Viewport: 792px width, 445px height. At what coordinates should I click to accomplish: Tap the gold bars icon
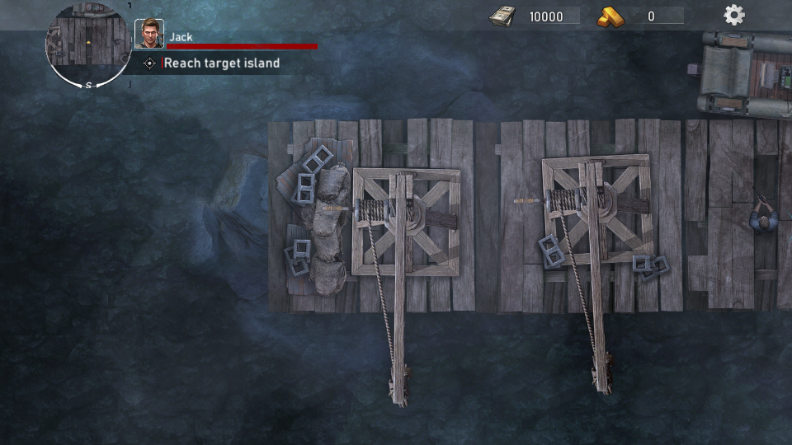tap(611, 16)
